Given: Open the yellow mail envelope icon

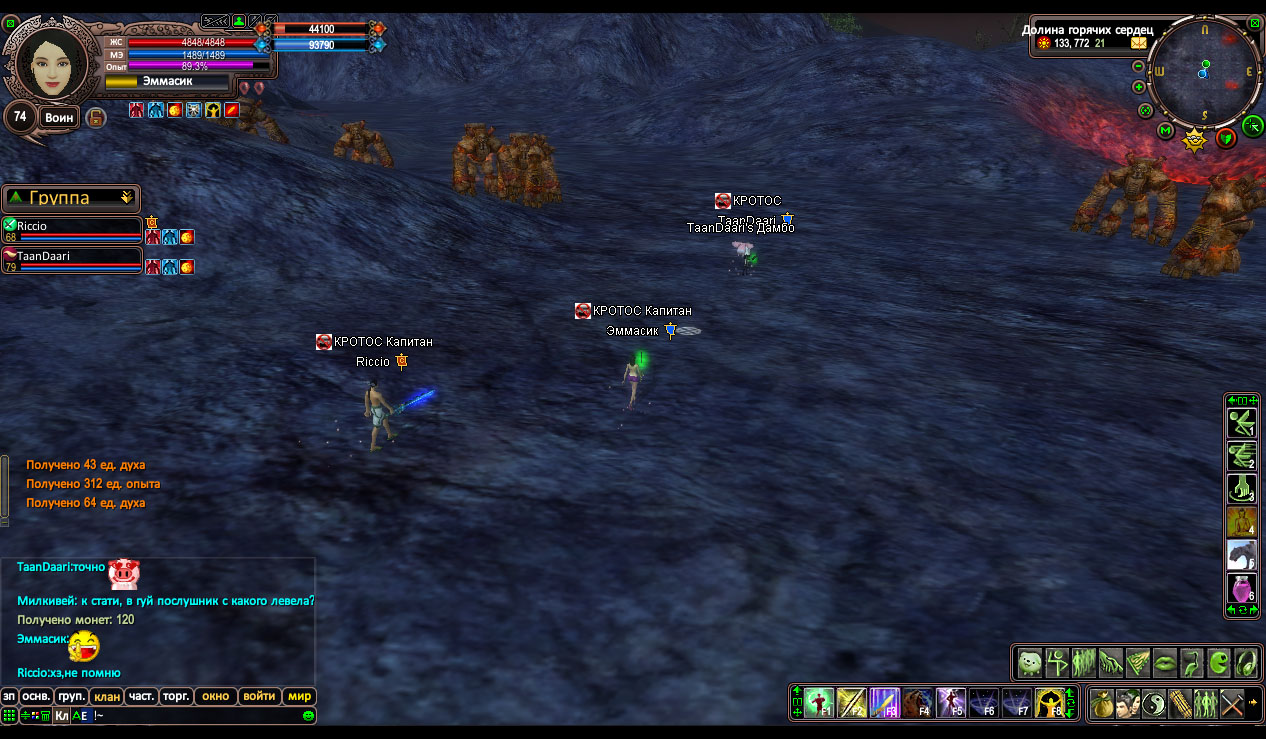Looking at the screenshot, I should [x=1139, y=43].
